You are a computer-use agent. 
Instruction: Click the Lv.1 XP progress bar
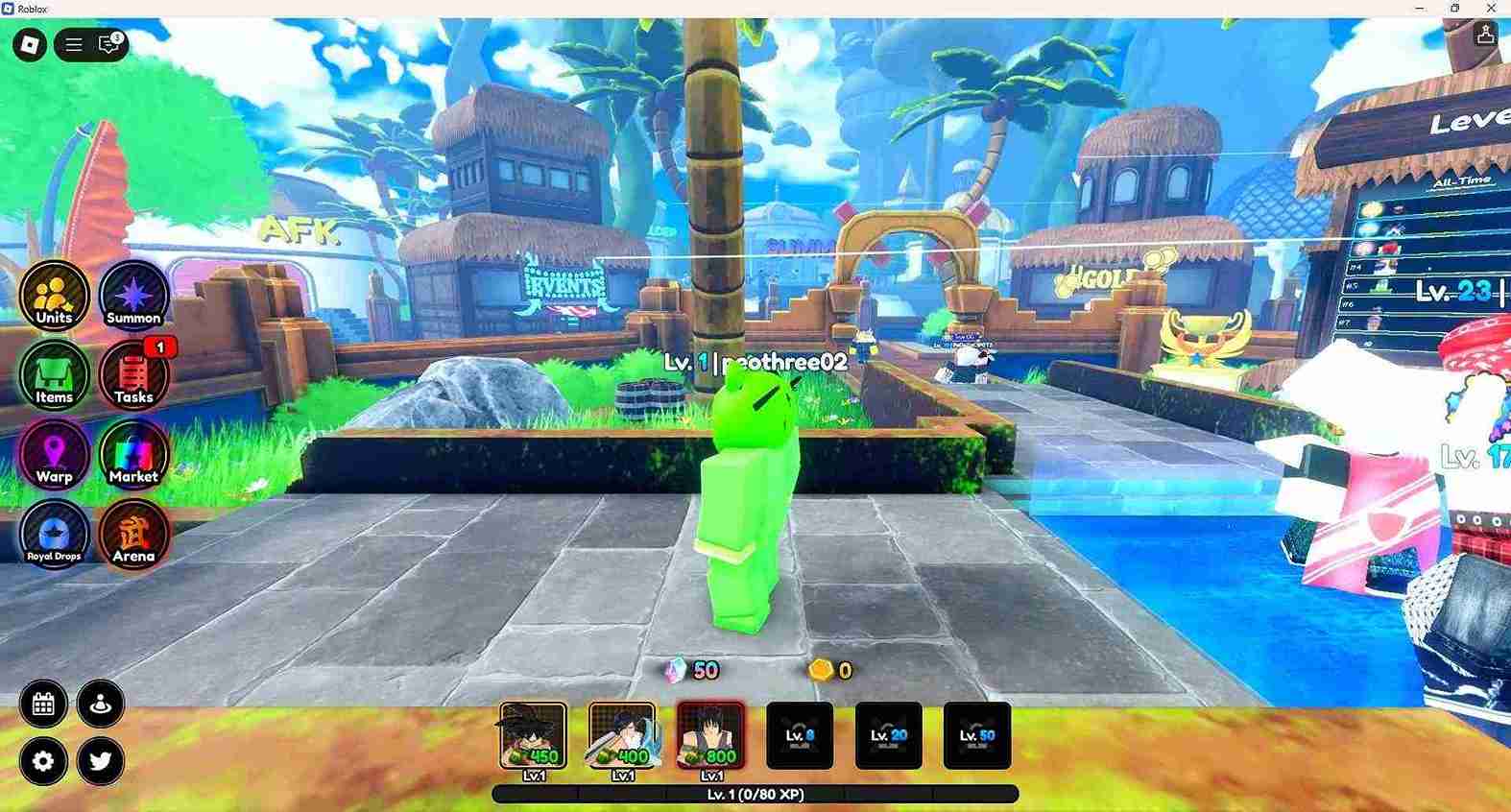pyautogui.click(x=755, y=795)
